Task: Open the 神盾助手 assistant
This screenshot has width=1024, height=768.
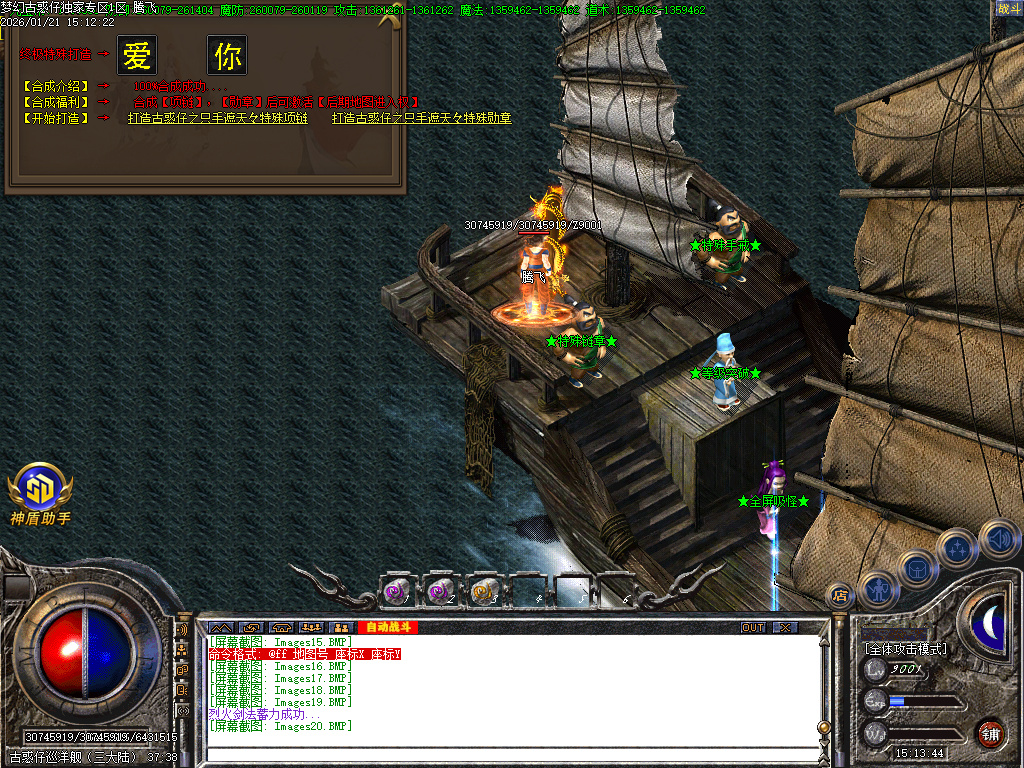Action: tap(40, 493)
